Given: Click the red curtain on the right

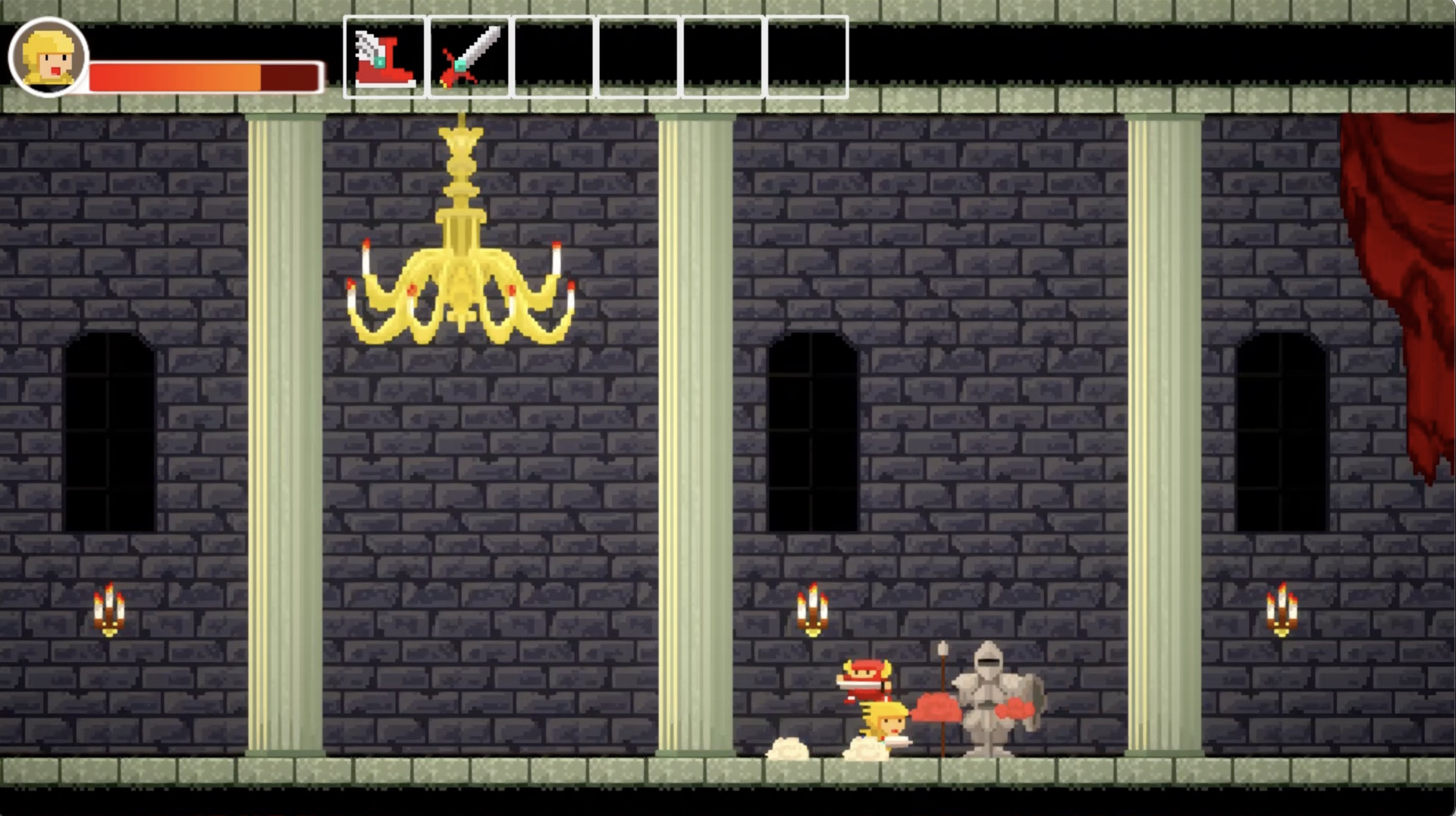Looking at the screenshot, I should pos(1410,228).
